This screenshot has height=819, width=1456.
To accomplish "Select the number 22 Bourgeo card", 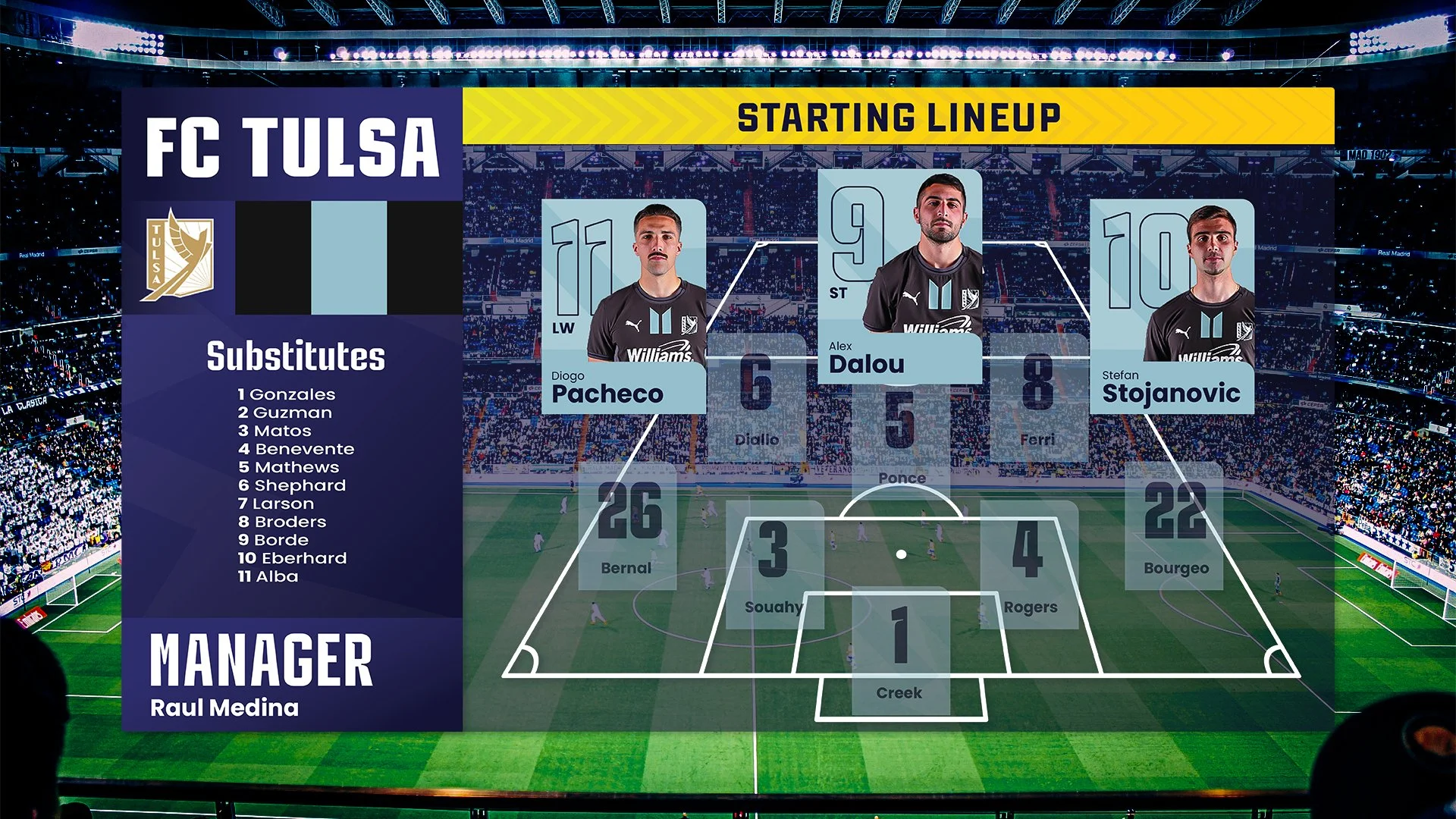I will tap(1174, 526).
